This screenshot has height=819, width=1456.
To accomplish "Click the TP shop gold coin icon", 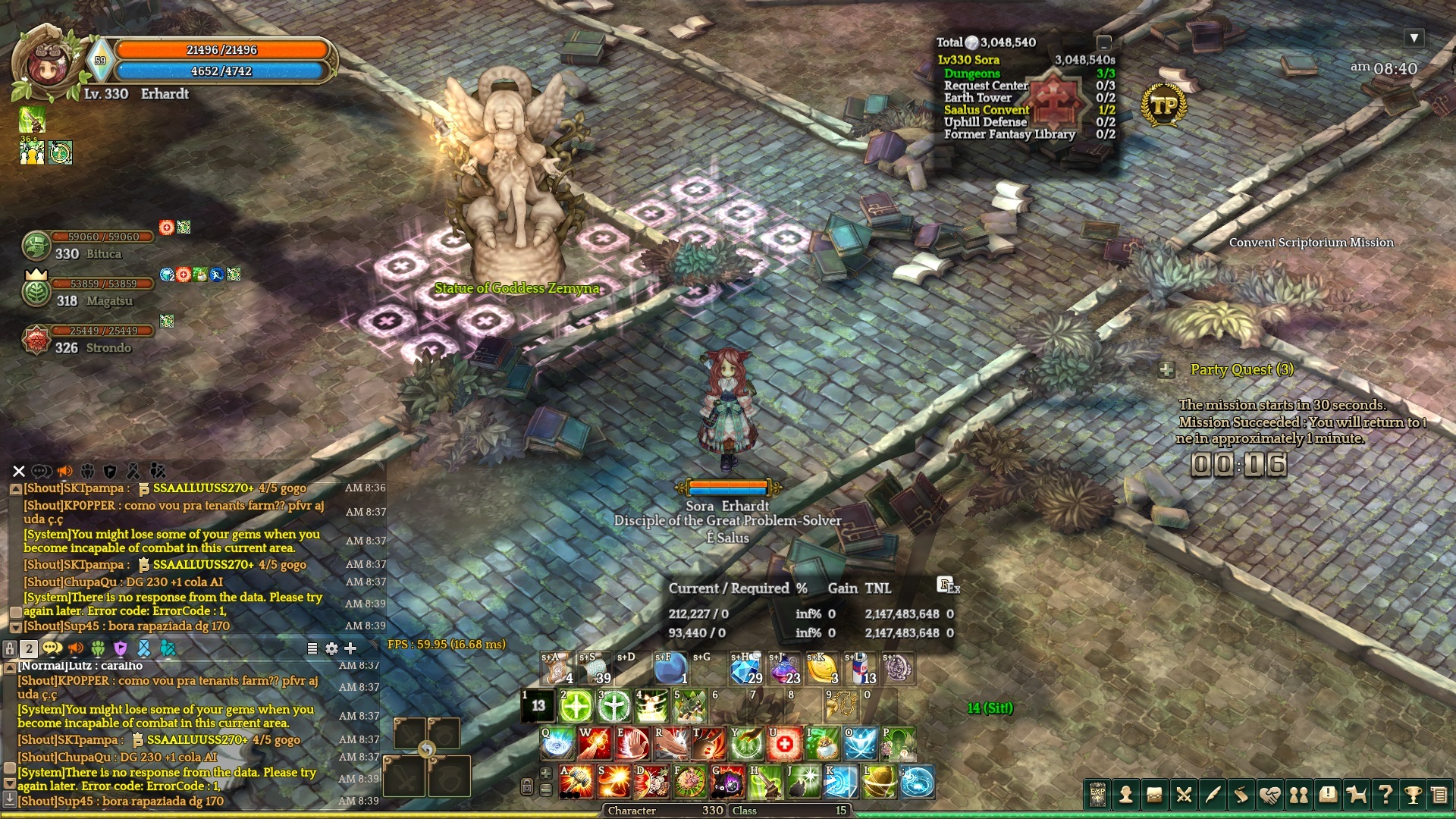I will 1164,105.
